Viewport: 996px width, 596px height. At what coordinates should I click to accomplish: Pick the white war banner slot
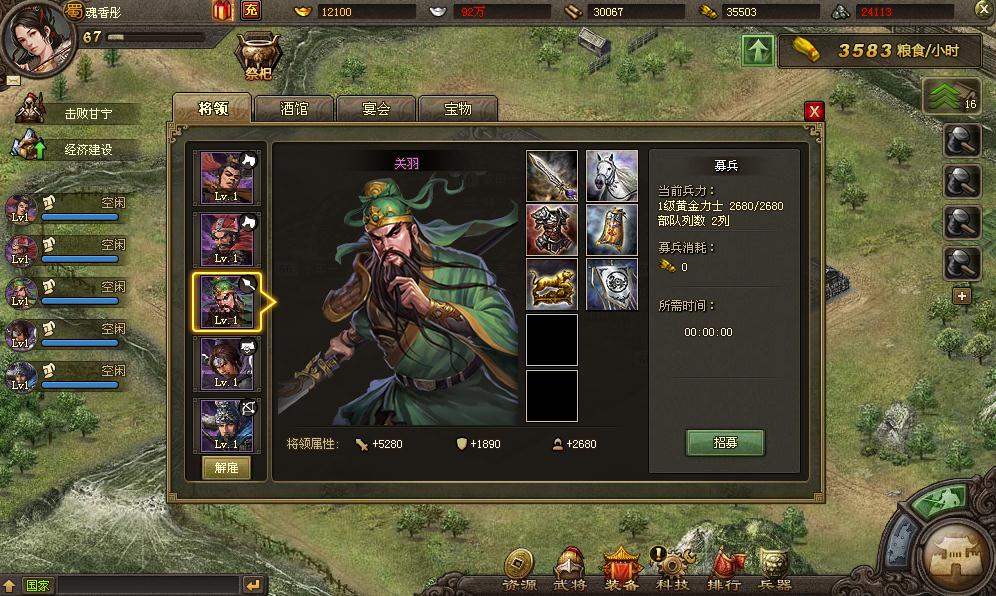click(x=611, y=285)
